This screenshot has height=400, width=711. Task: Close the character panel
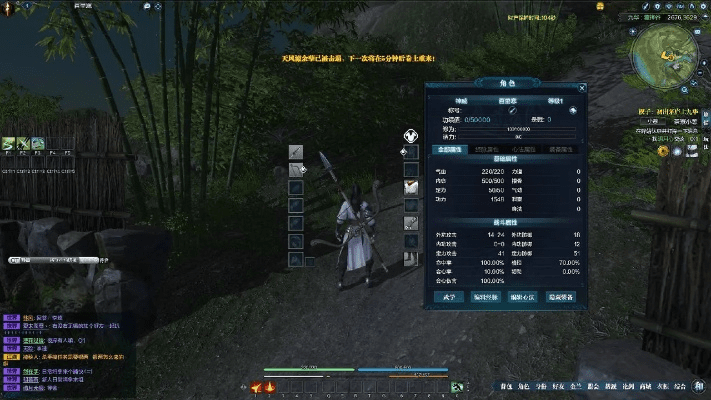click(x=581, y=87)
